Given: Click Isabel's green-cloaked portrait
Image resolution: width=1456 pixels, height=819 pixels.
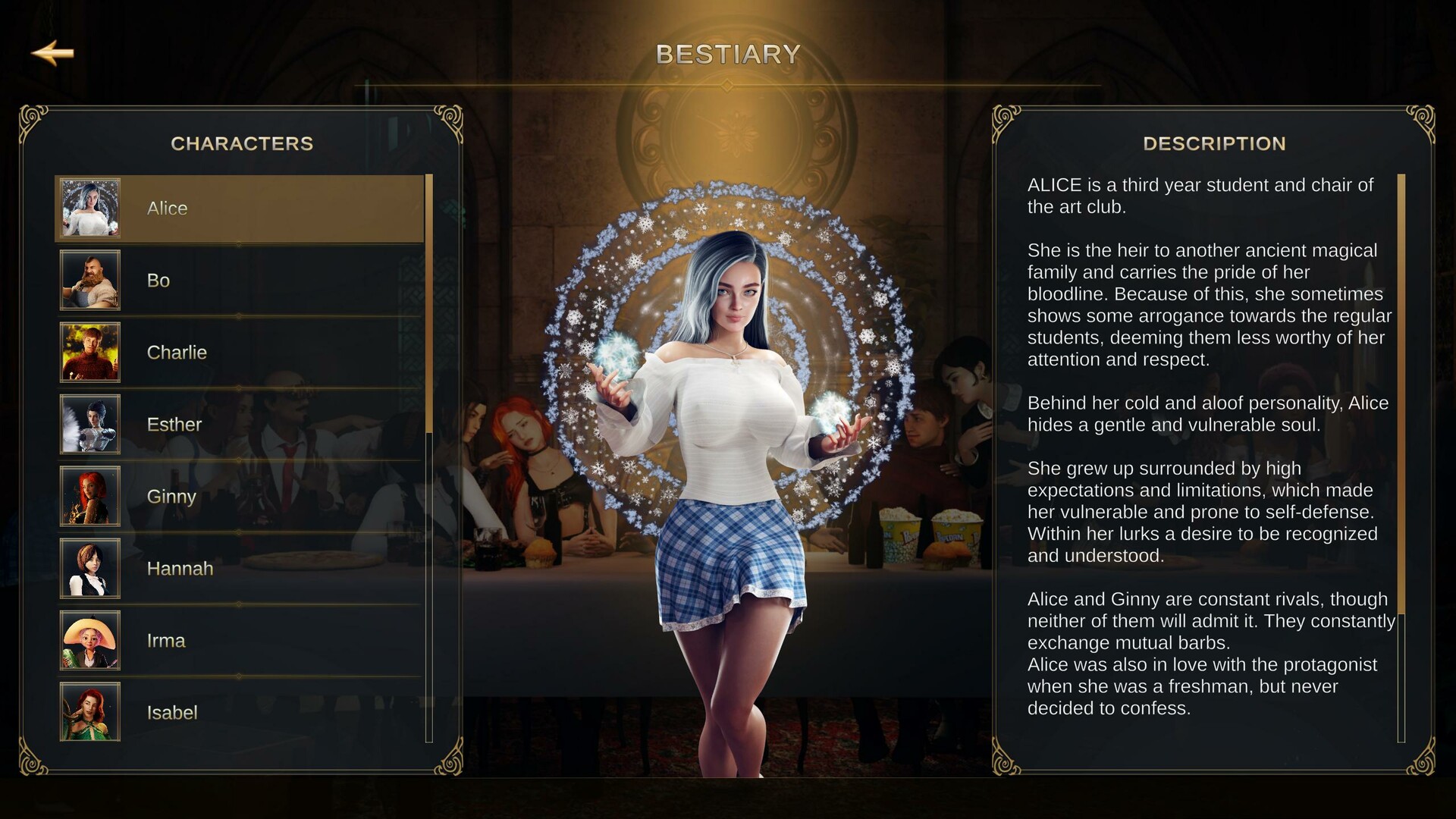Looking at the screenshot, I should pyautogui.click(x=89, y=711).
